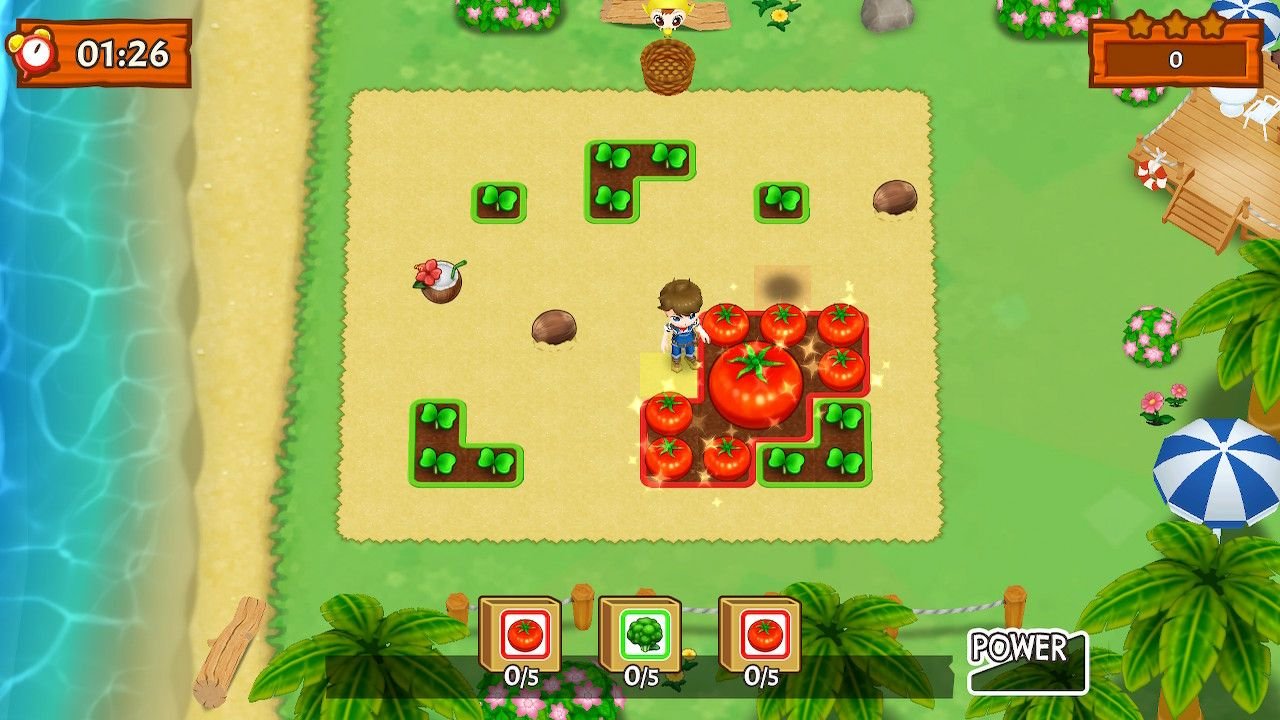Viewport: 1280px width, 720px height.
Task: Select the score banner showing 0
Action: coord(1175,60)
